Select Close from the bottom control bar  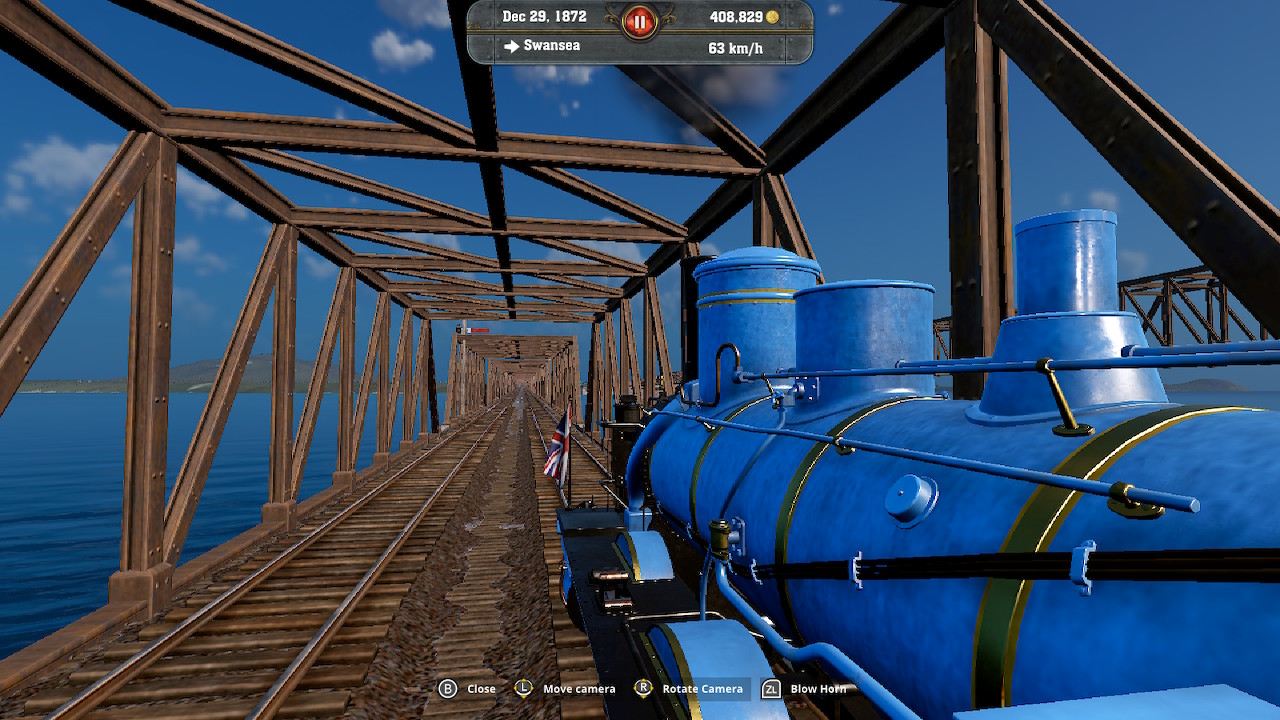click(481, 688)
